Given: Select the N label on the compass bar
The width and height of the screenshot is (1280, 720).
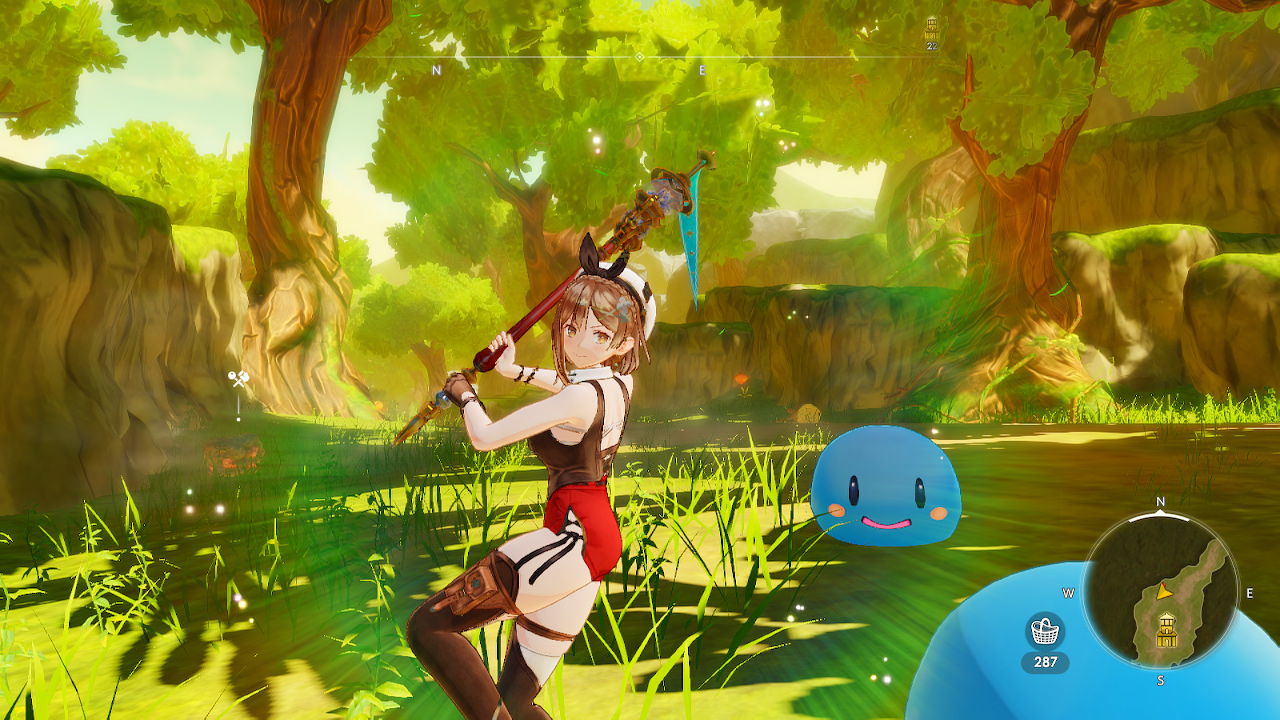Looking at the screenshot, I should (435, 70).
